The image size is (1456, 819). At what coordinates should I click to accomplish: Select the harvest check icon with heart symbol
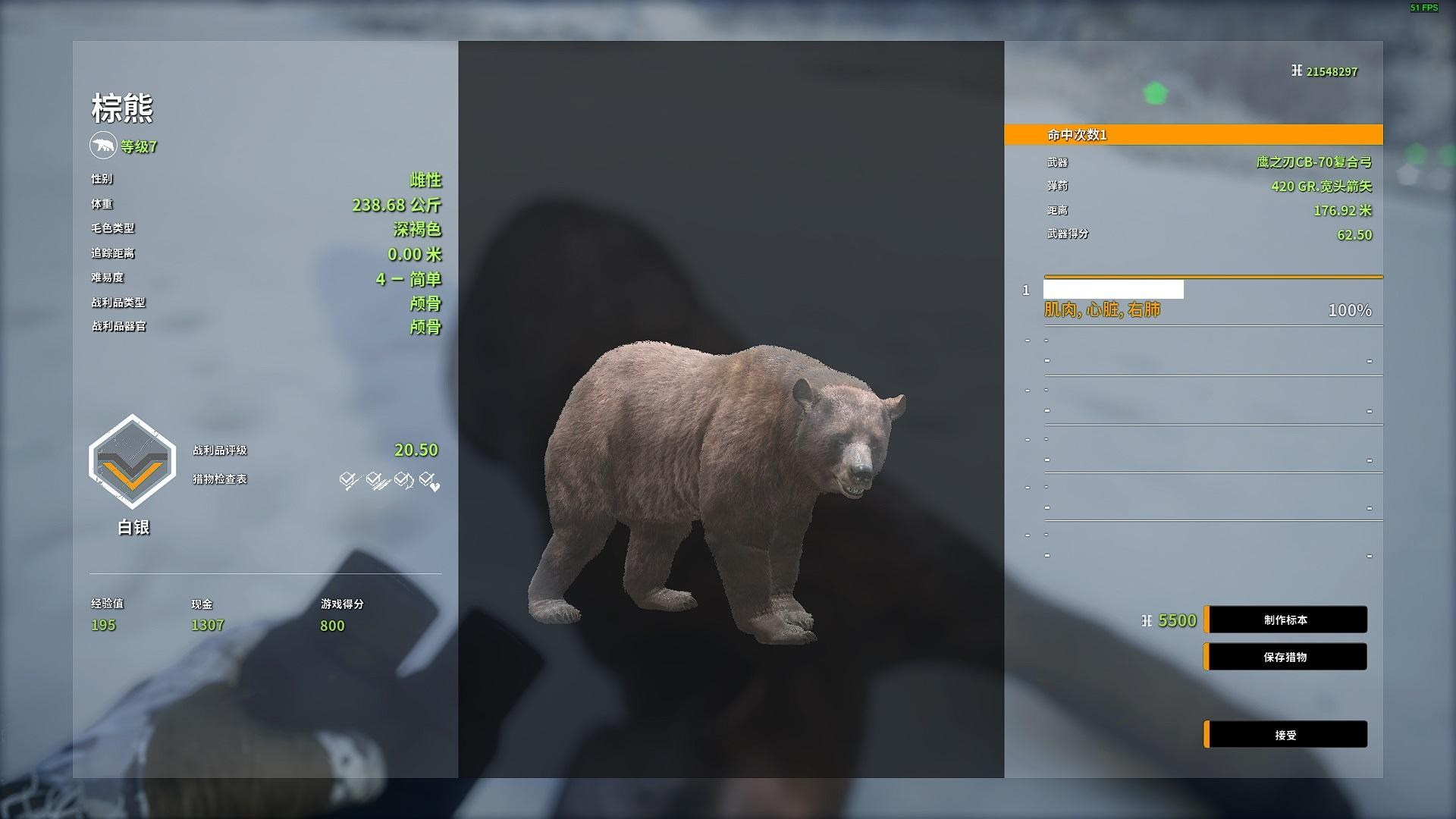point(427,479)
